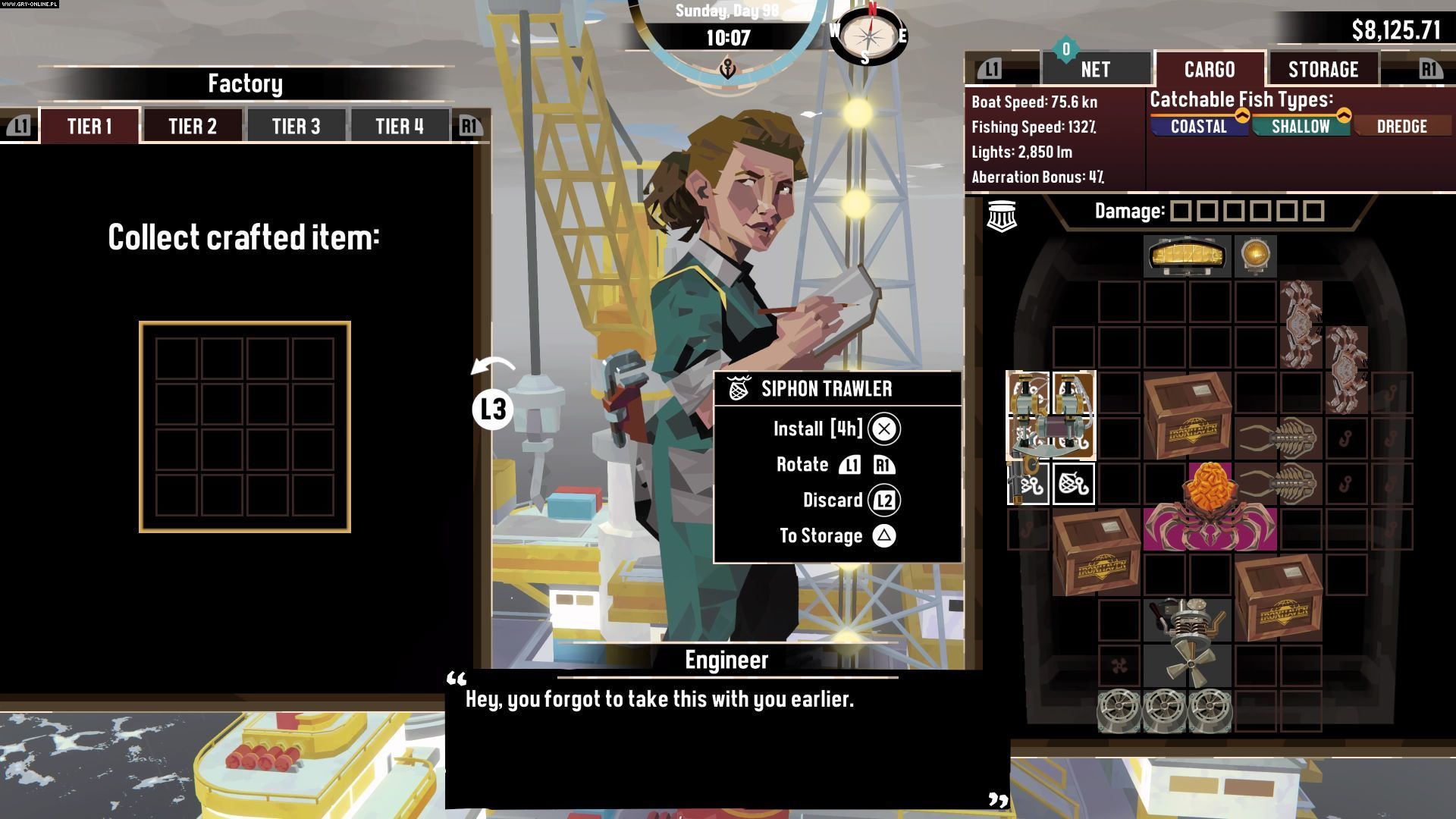
Task: Switch to the Tier 1 tab
Action: pyautogui.click(x=89, y=126)
